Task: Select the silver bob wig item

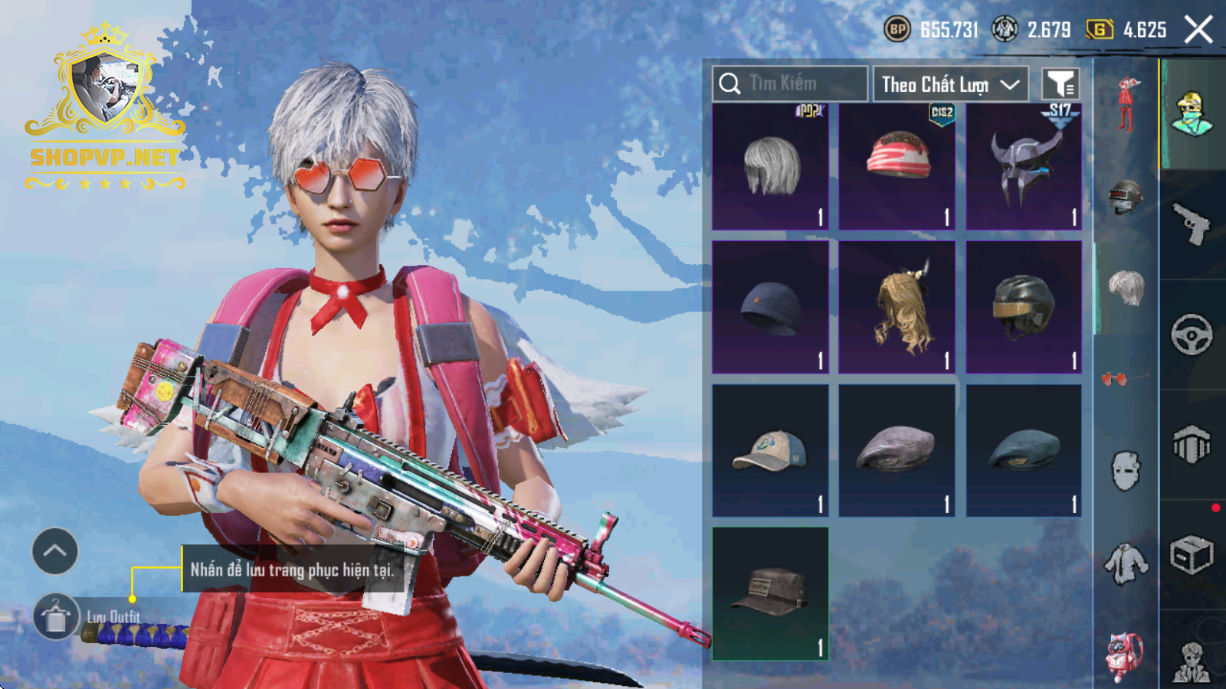Action: click(x=770, y=167)
